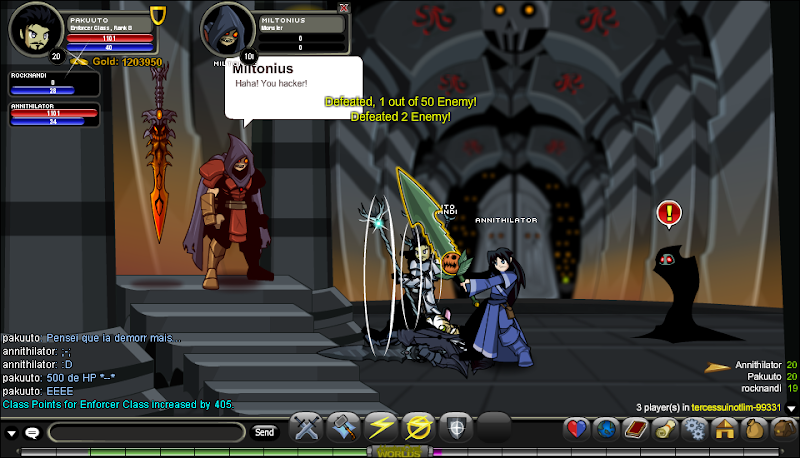
Task: Open the inventory bag
Action: coord(752,429)
